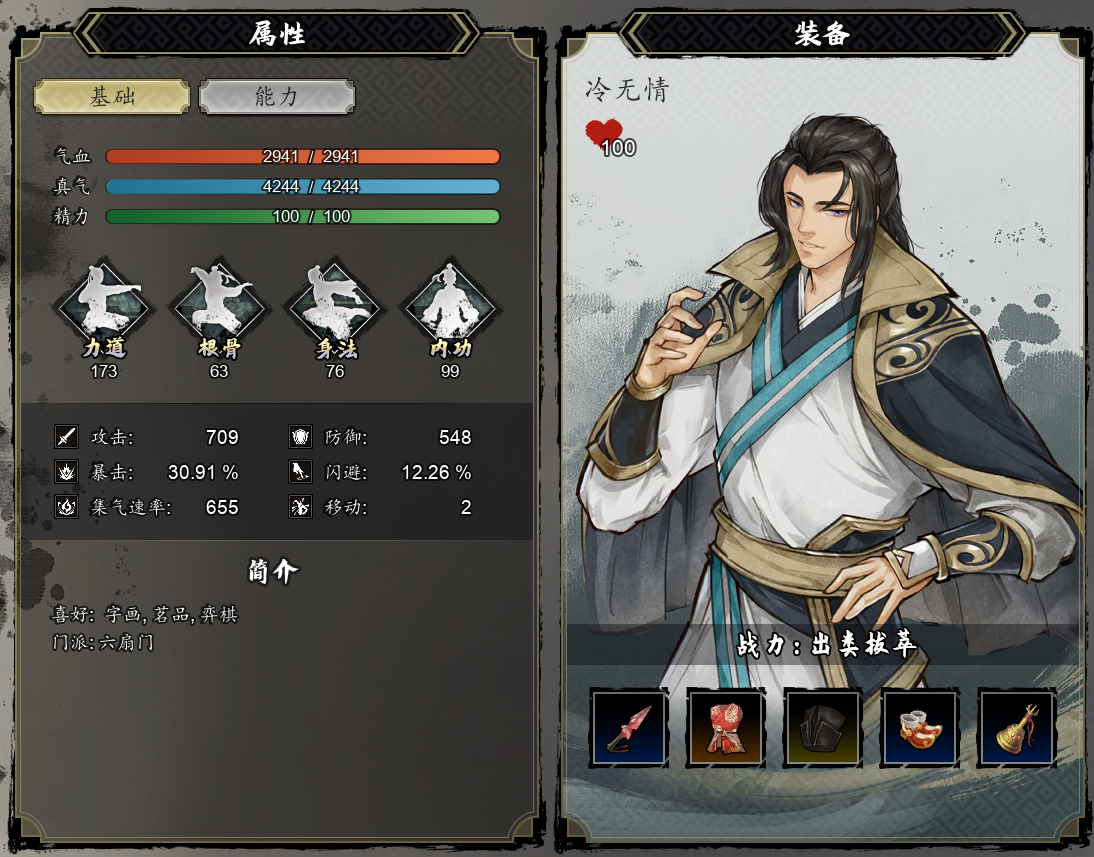1094x857 pixels.
Task: Click the 力道 attribute icon
Action: [104, 307]
